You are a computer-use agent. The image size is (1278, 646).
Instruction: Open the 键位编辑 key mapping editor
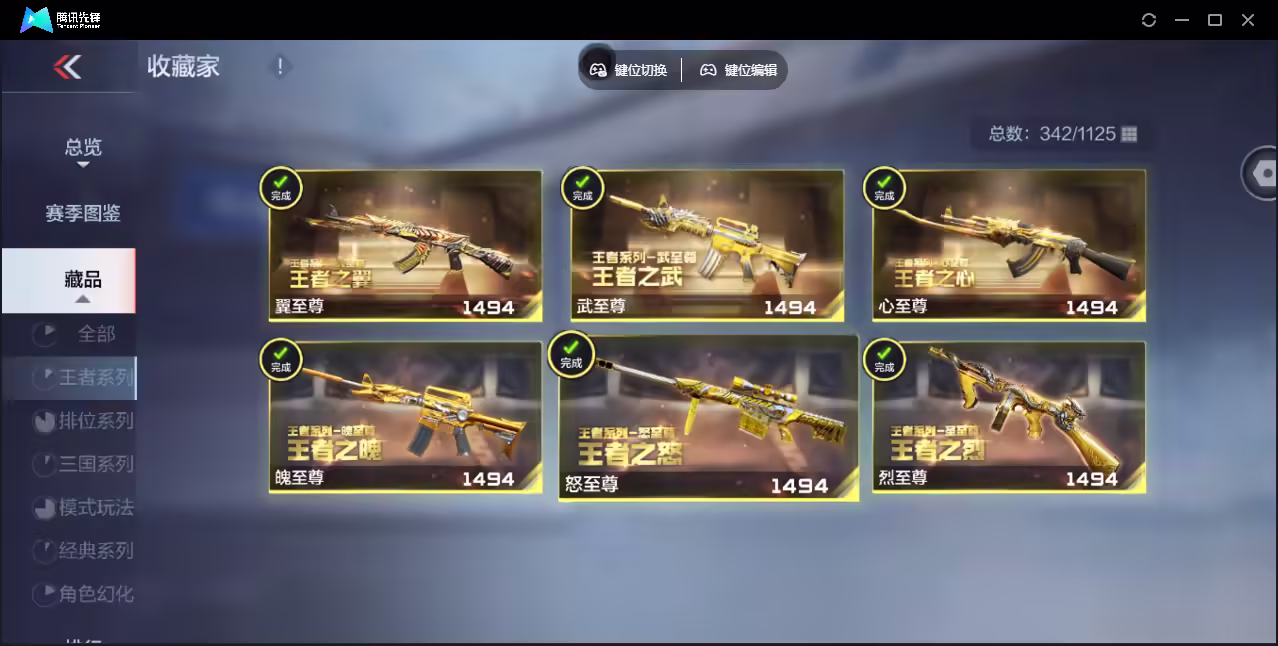[739, 70]
